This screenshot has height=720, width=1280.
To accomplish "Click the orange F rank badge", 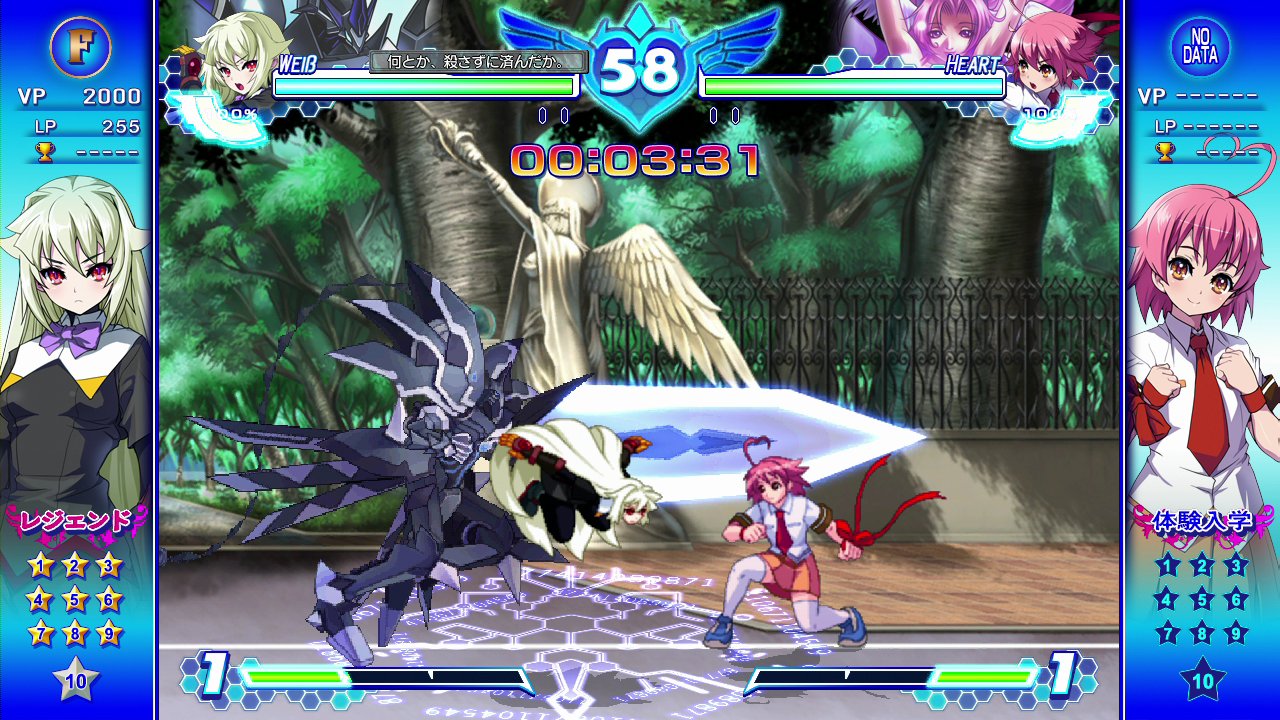I will click(79, 47).
